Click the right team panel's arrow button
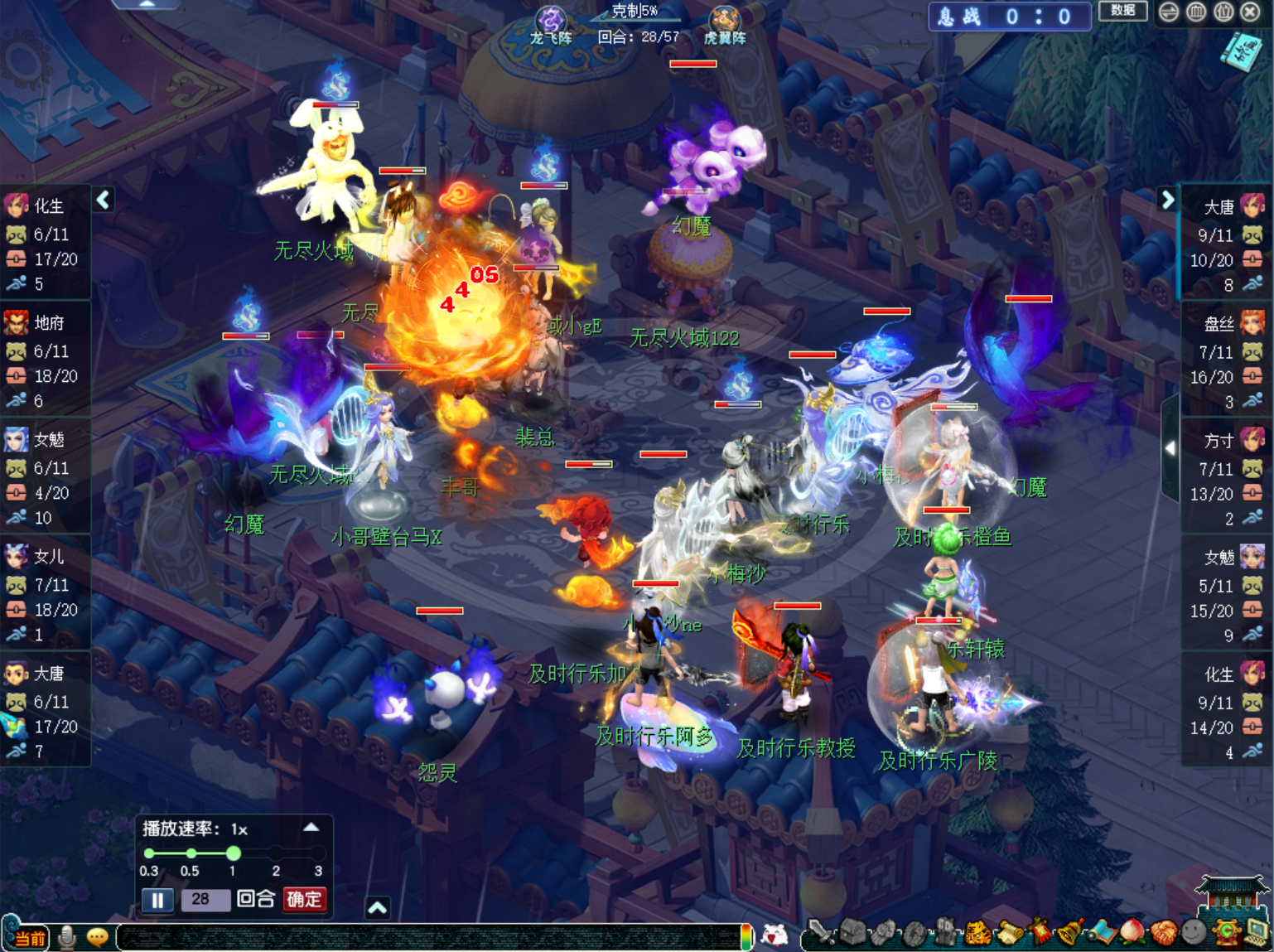The height and width of the screenshot is (952, 1274). pos(1167,200)
